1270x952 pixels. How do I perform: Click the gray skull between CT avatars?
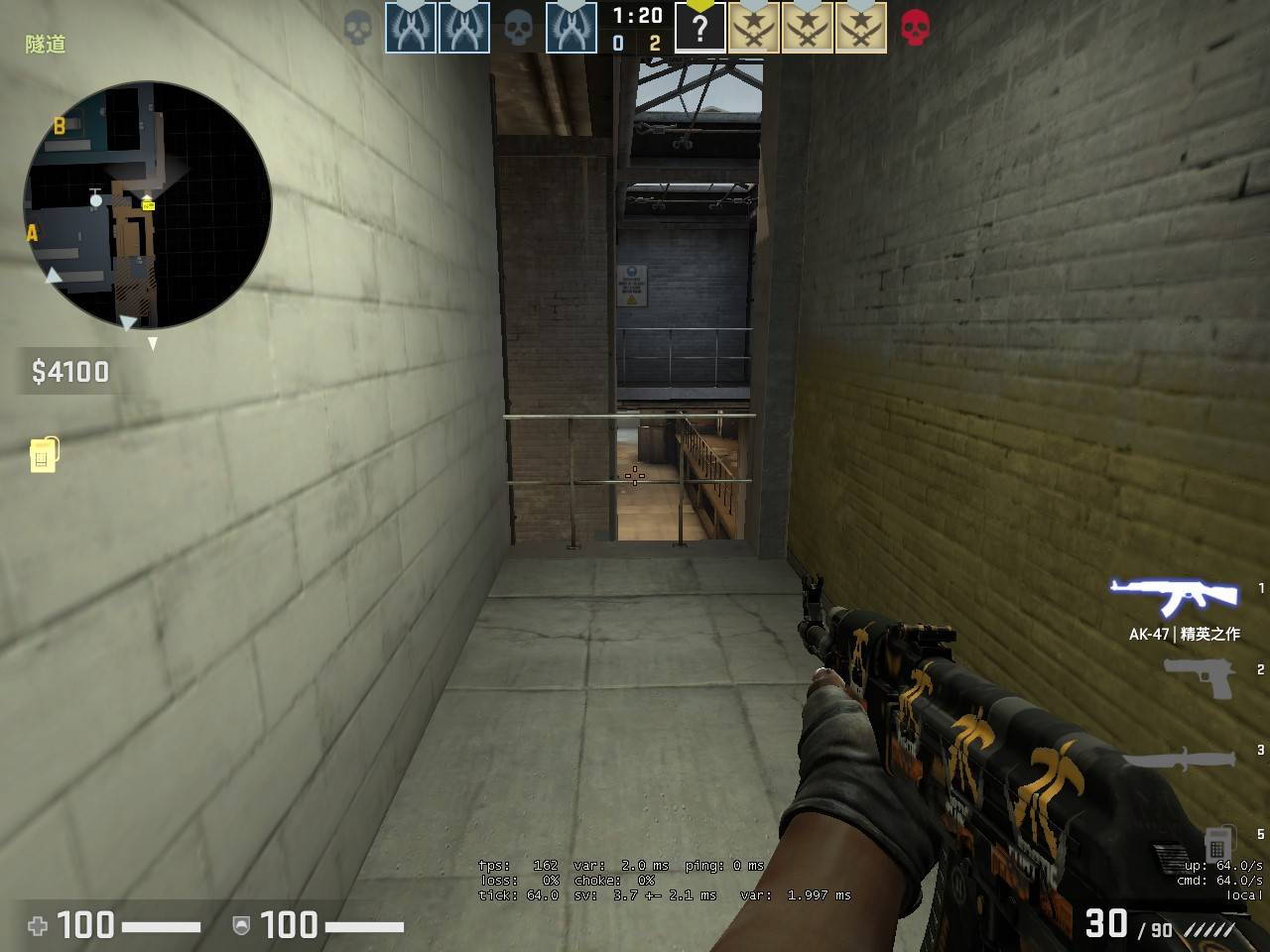click(518, 29)
